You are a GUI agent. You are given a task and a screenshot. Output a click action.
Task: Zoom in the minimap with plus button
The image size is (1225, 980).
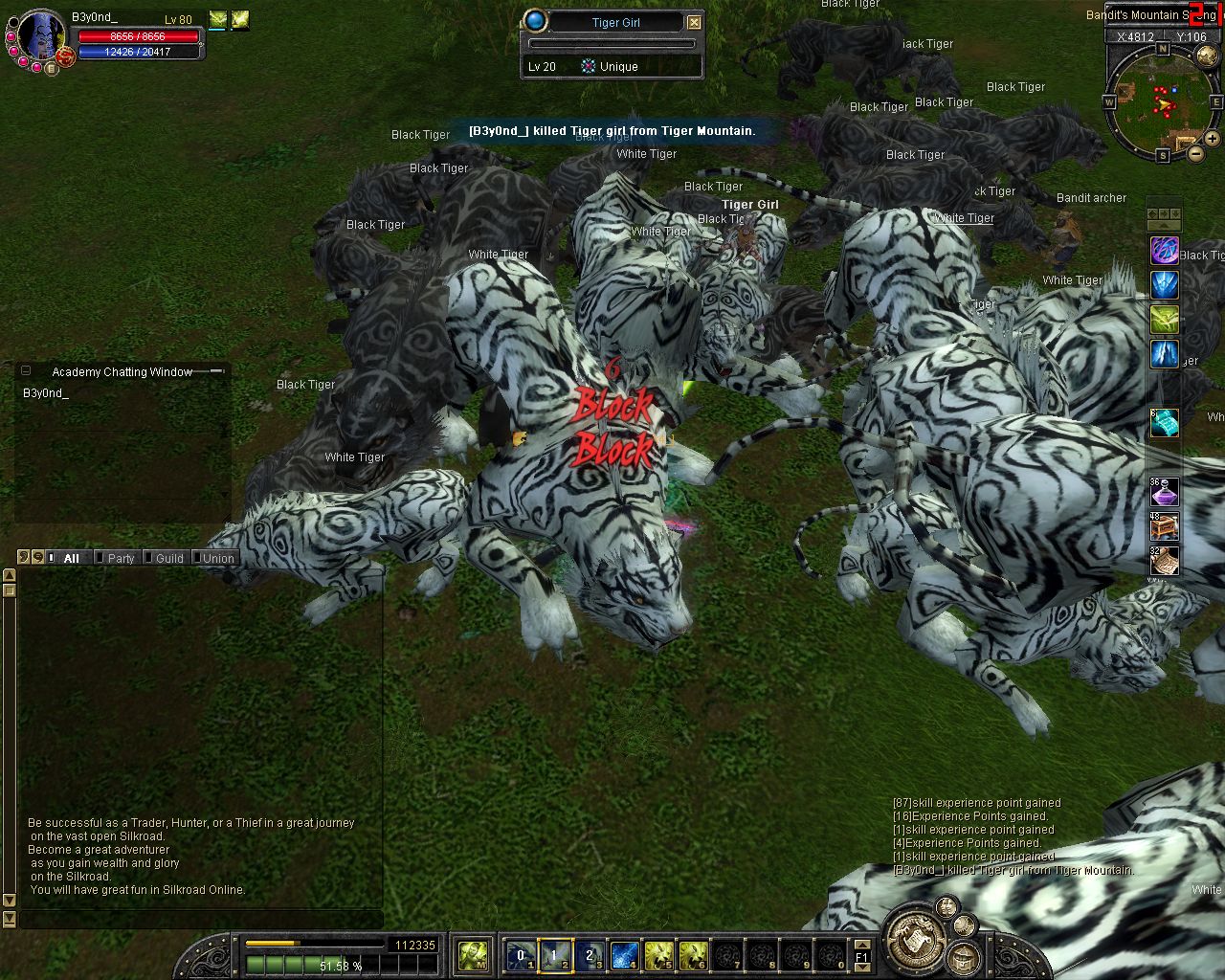click(x=1213, y=139)
